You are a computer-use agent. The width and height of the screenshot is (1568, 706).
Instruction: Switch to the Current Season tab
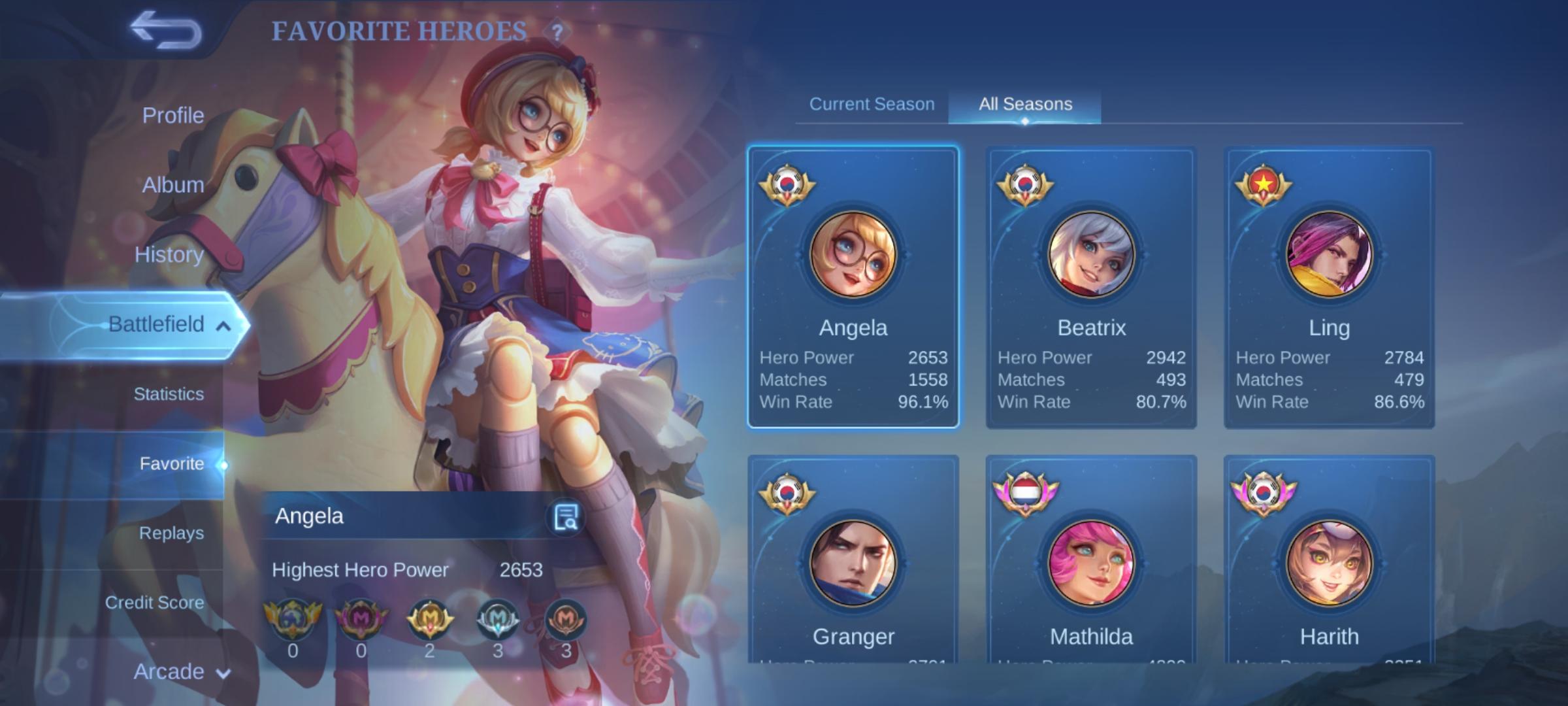872,105
